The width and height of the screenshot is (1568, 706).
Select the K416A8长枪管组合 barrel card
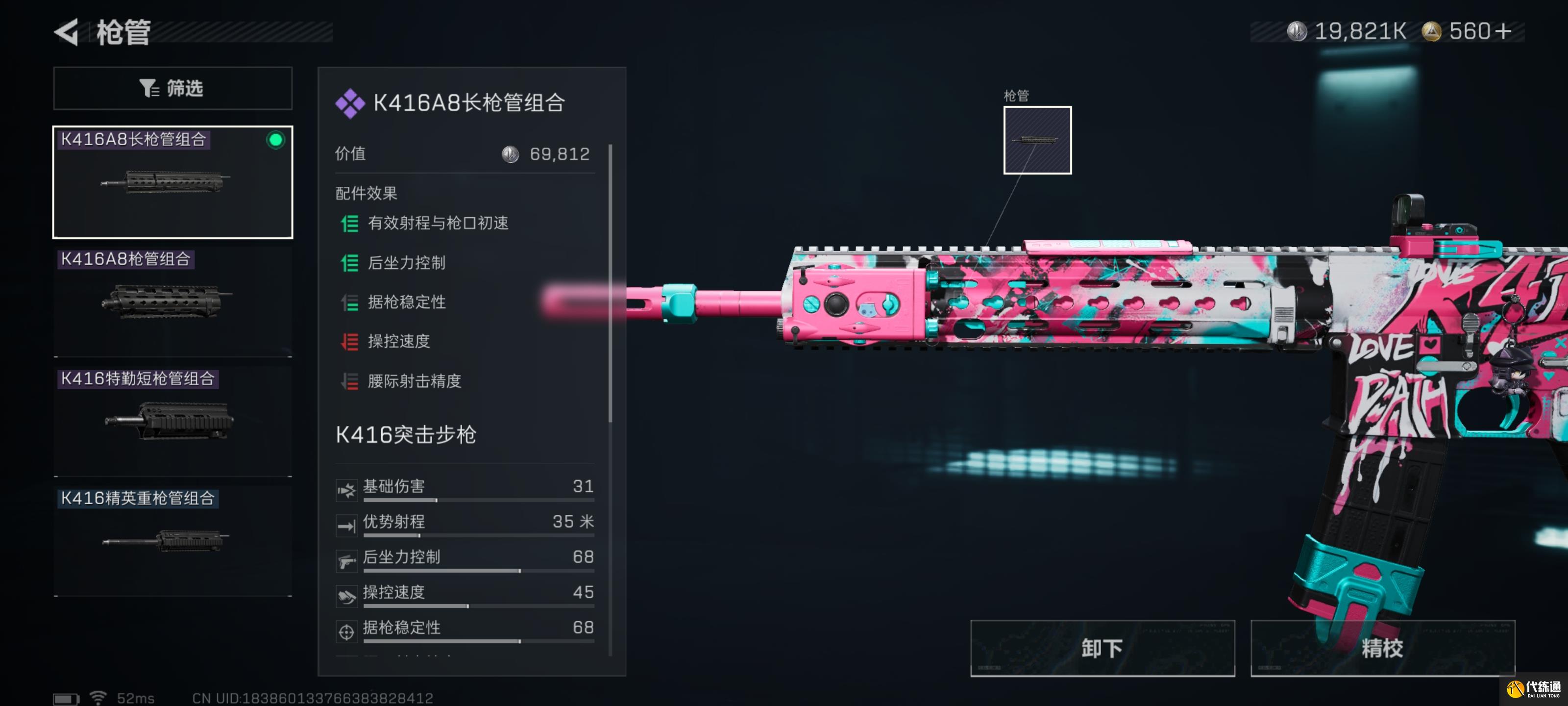pyautogui.click(x=172, y=182)
